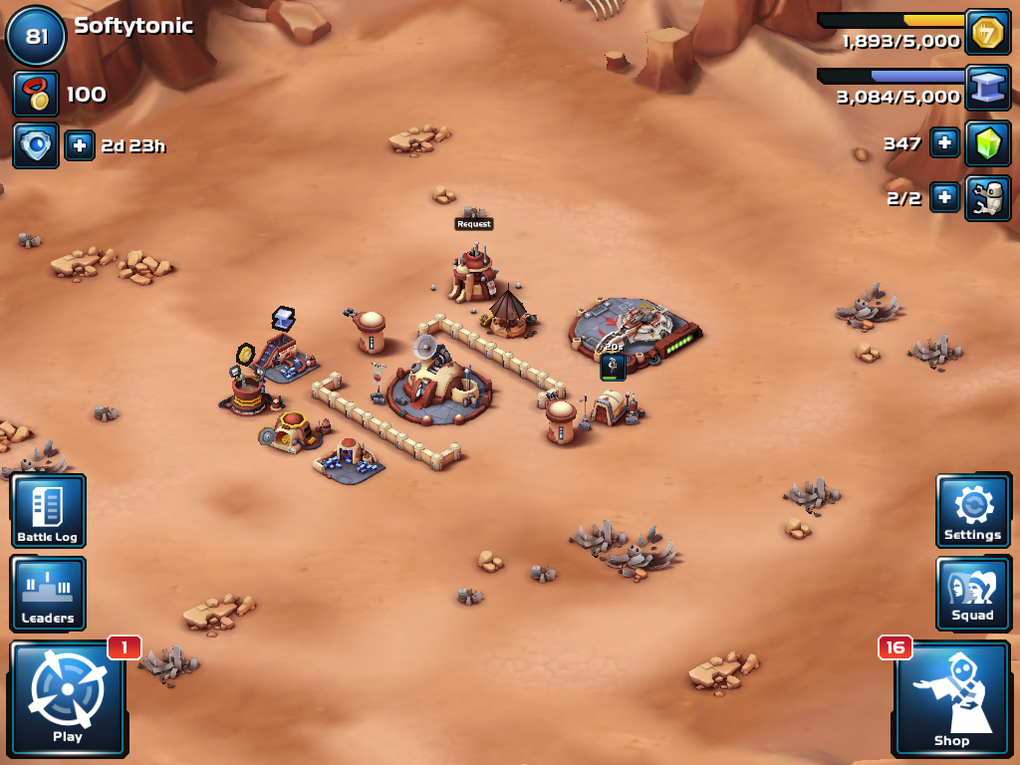Open the Shop
The width and height of the screenshot is (1020, 765).
(x=951, y=698)
